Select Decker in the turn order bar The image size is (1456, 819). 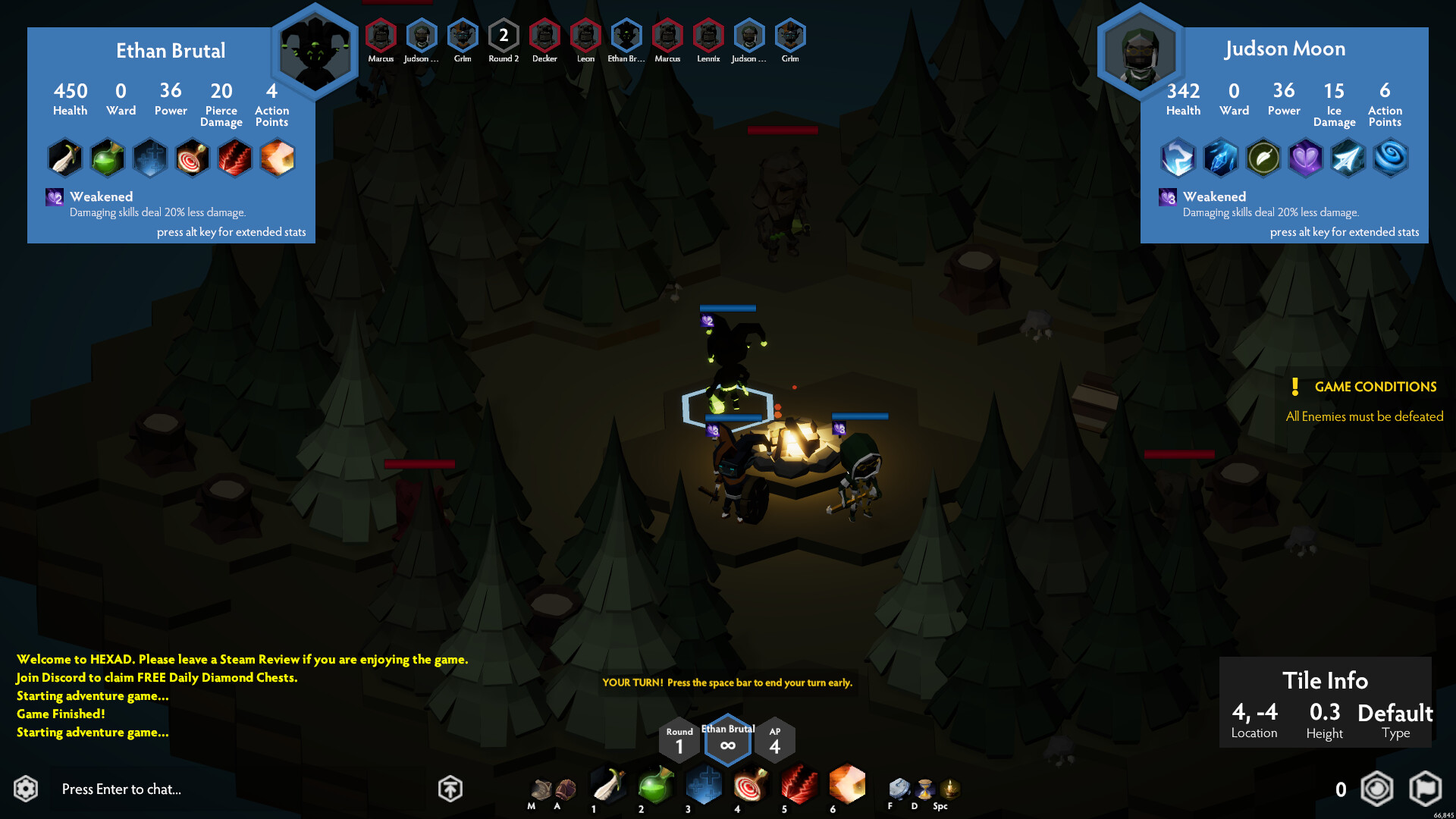[544, 34]
